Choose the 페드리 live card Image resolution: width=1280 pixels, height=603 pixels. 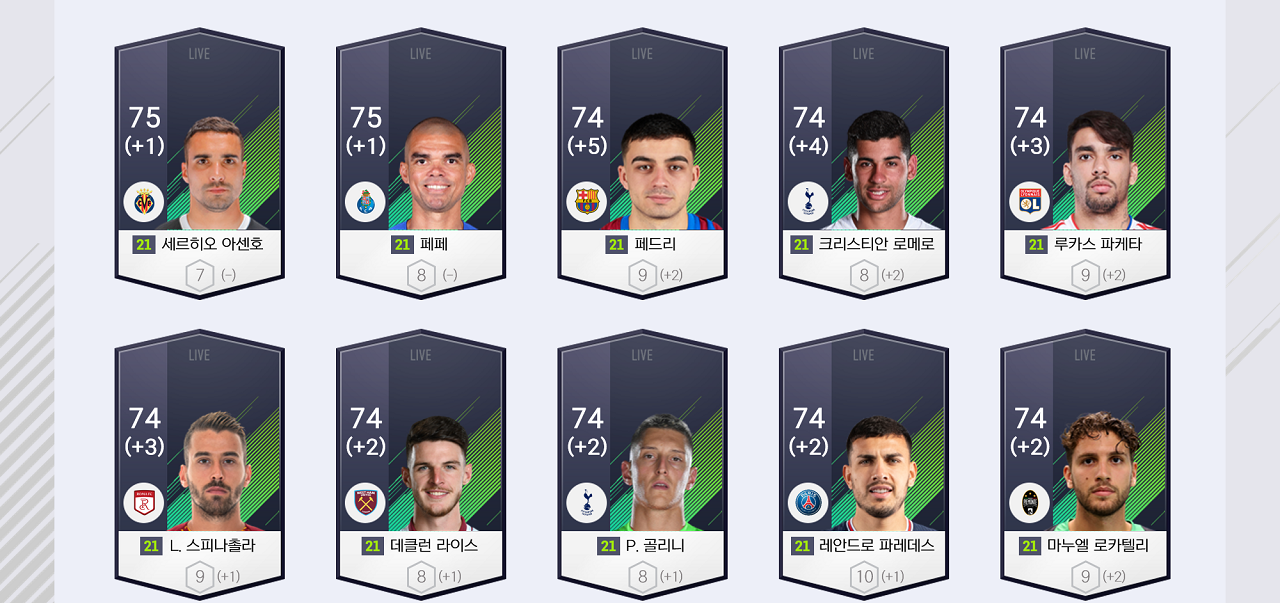642,165
